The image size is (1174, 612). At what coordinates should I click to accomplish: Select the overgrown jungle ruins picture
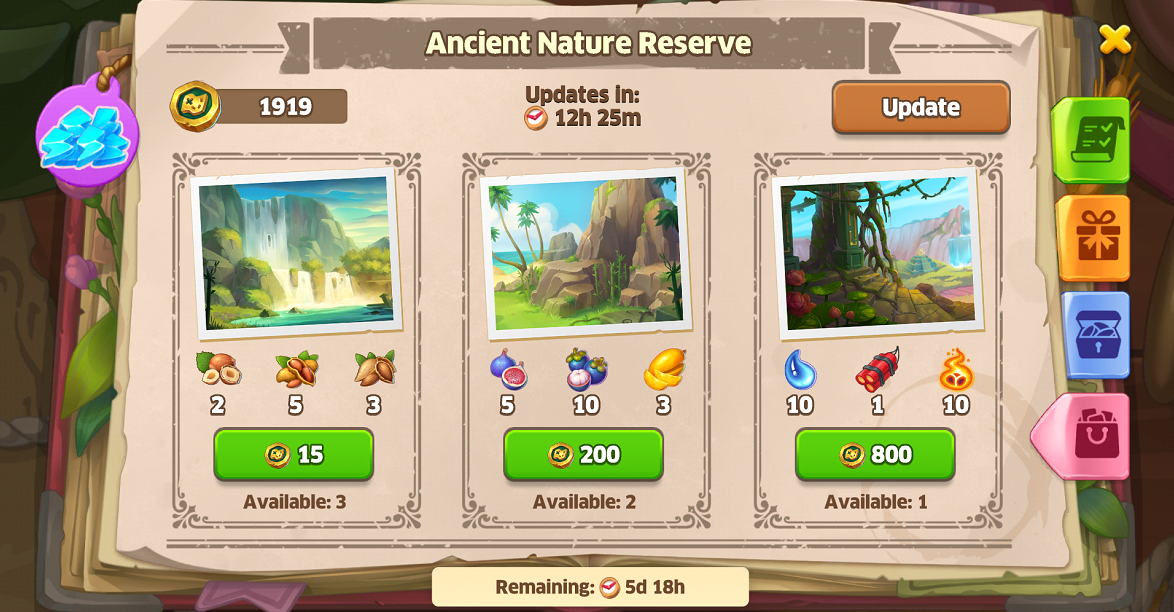point(877,252)
